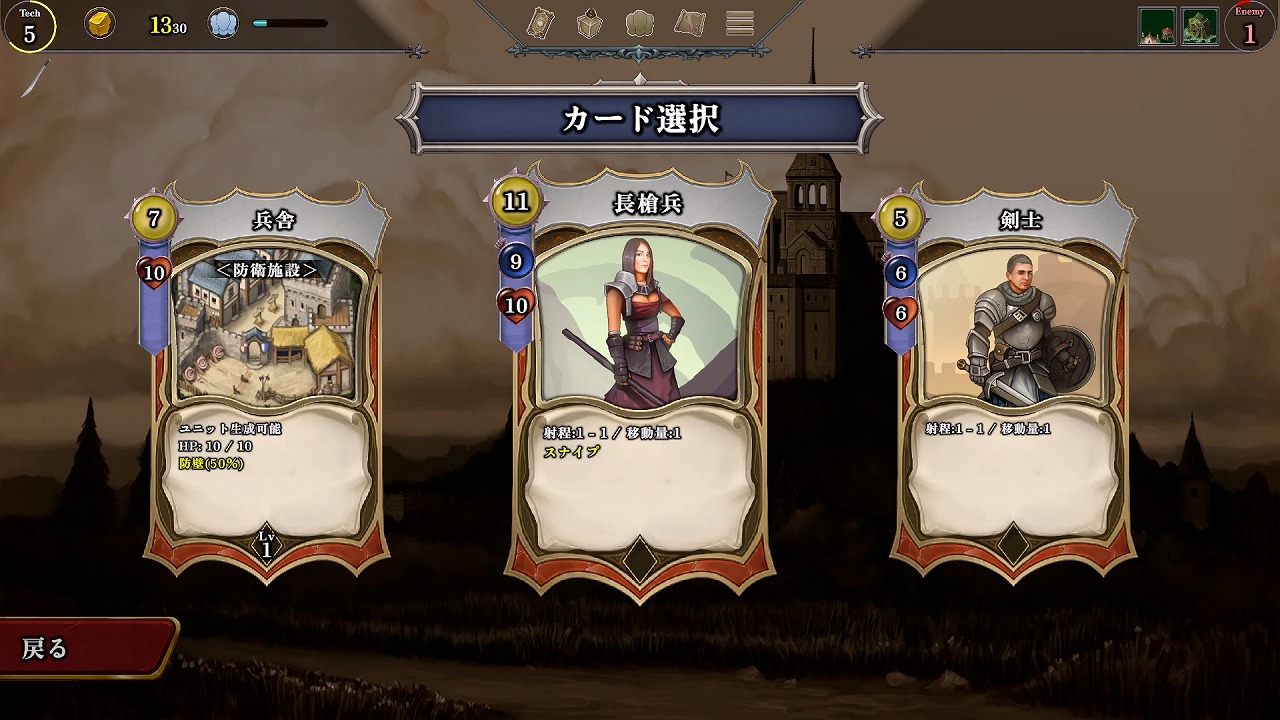Click the box with orb icon

[x=590, y=23]
